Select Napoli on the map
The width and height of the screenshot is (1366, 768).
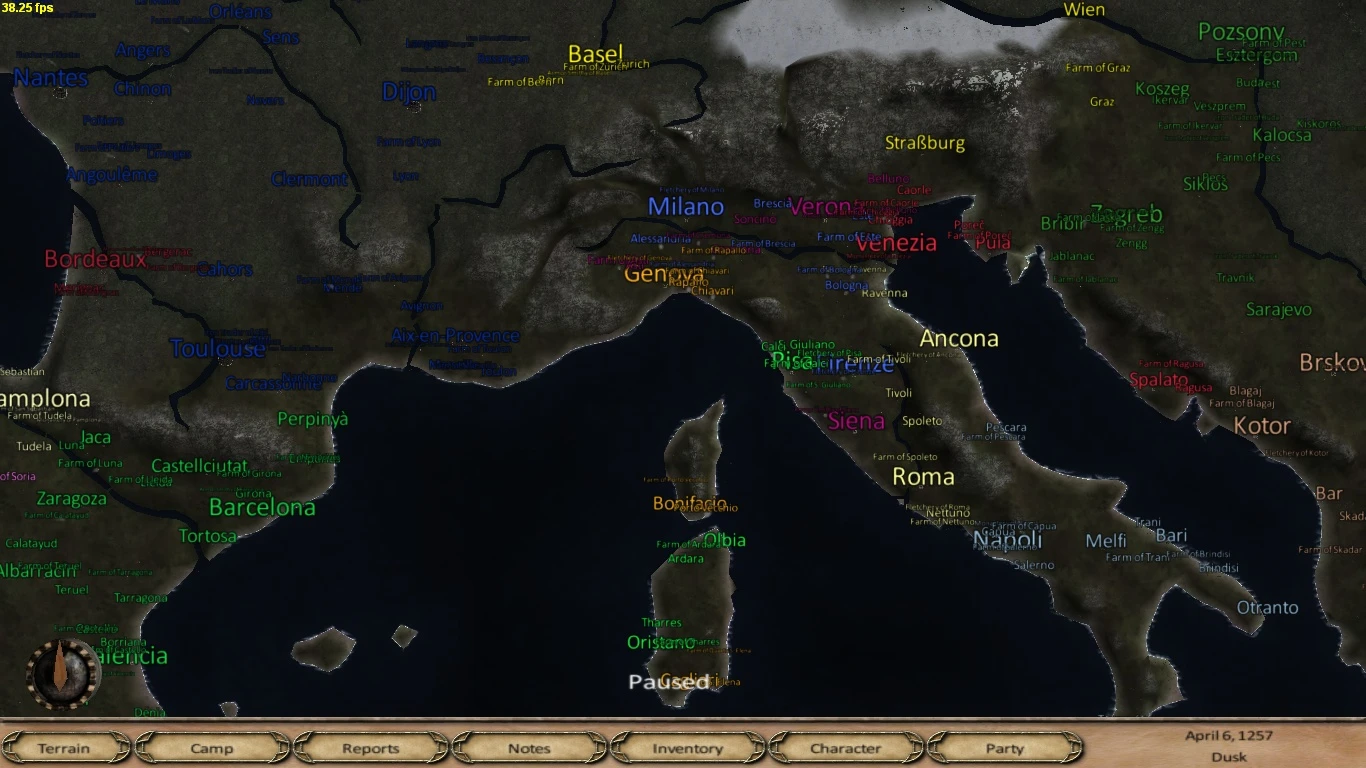[x=1010, y=540]
